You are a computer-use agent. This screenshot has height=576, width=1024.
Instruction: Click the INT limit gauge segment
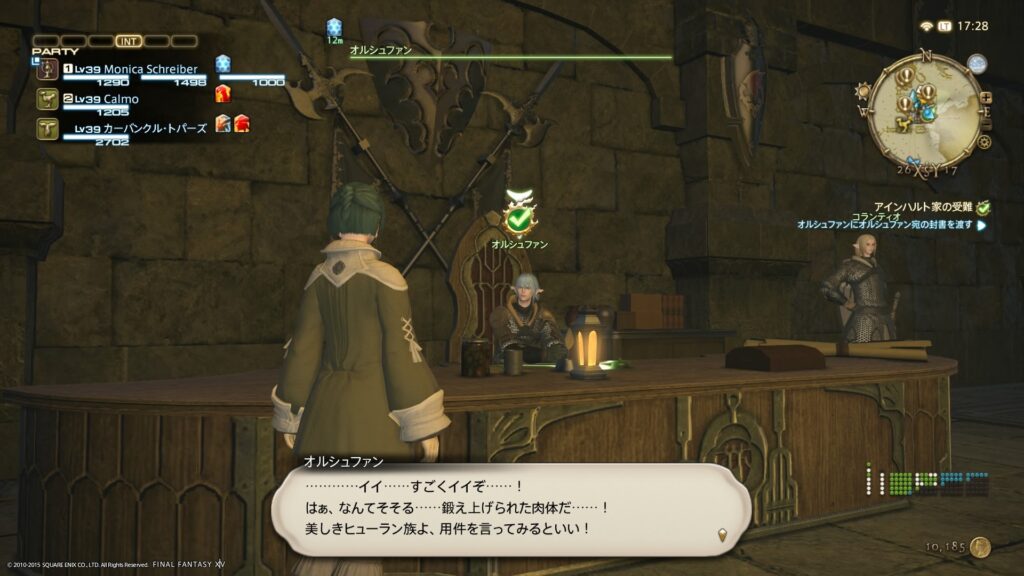tap(128, 41)
